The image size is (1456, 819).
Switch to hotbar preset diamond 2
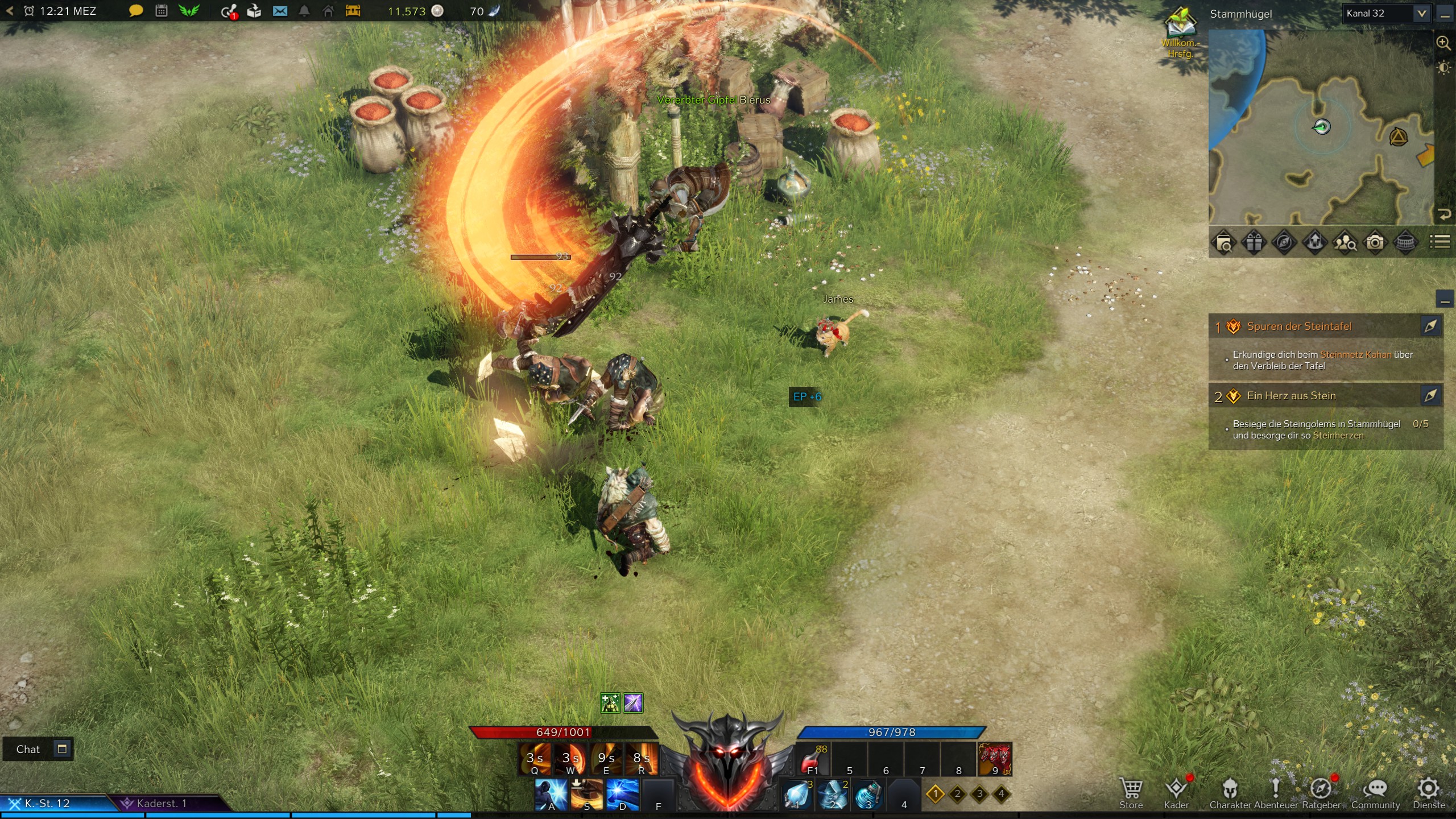(957, 793)
